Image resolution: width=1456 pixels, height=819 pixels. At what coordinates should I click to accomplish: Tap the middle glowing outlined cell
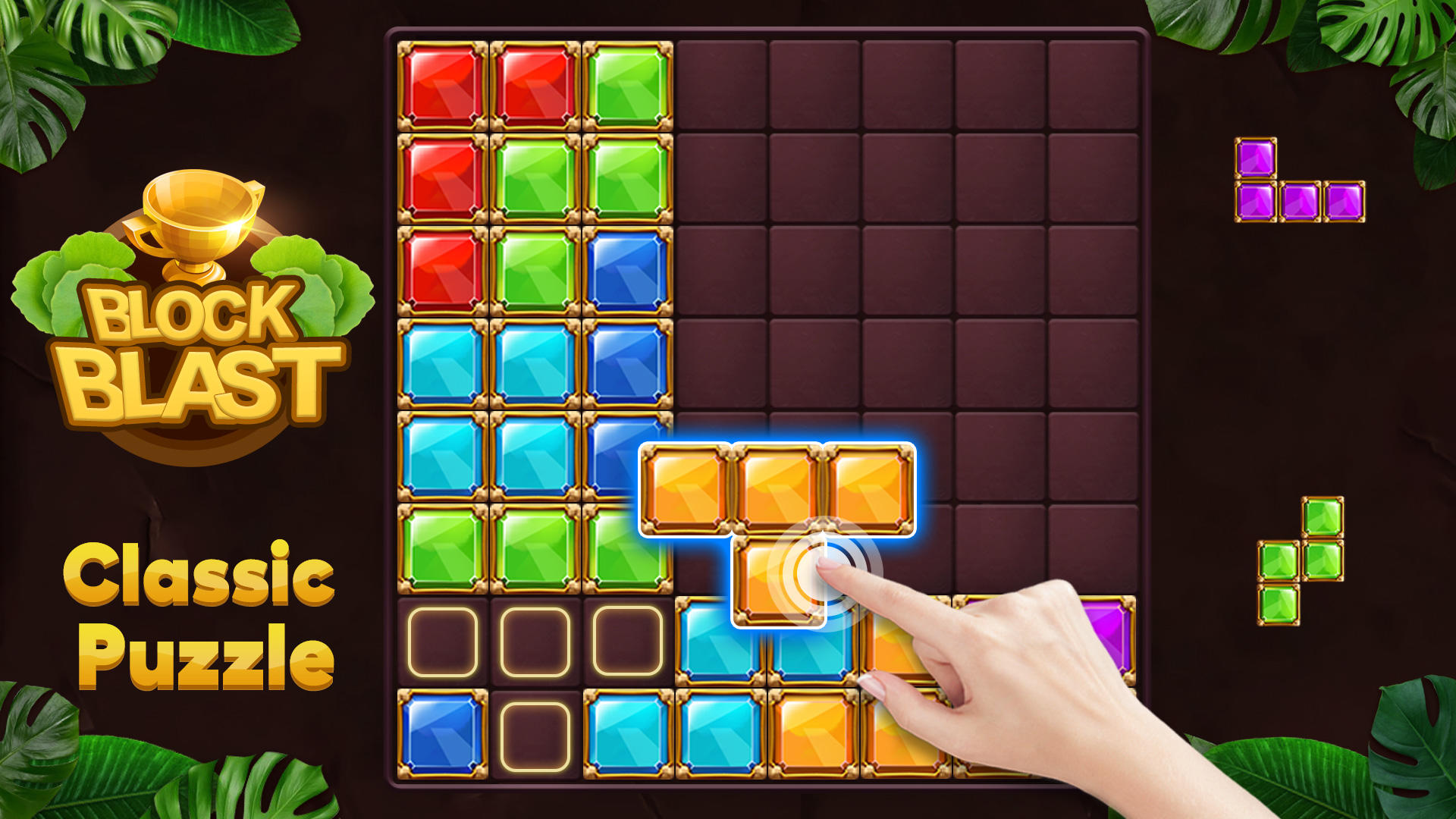pos(533,641)
